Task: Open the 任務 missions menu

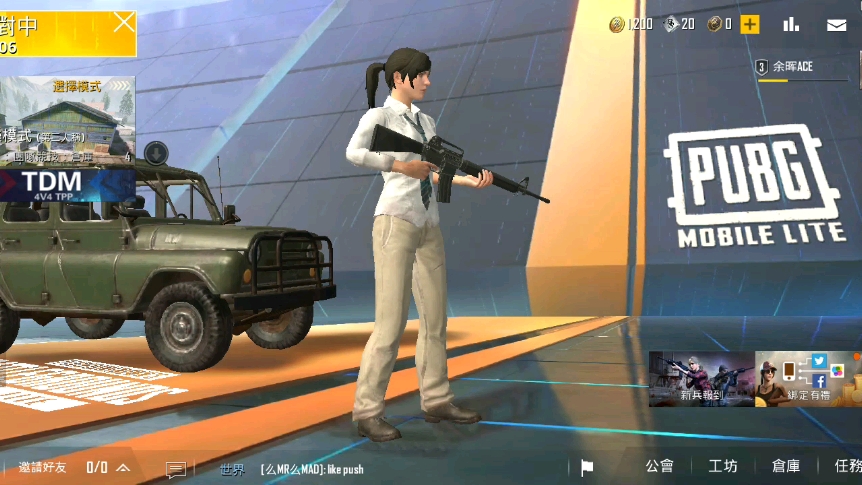Action: pyautogui.click(x=846, y=466)
